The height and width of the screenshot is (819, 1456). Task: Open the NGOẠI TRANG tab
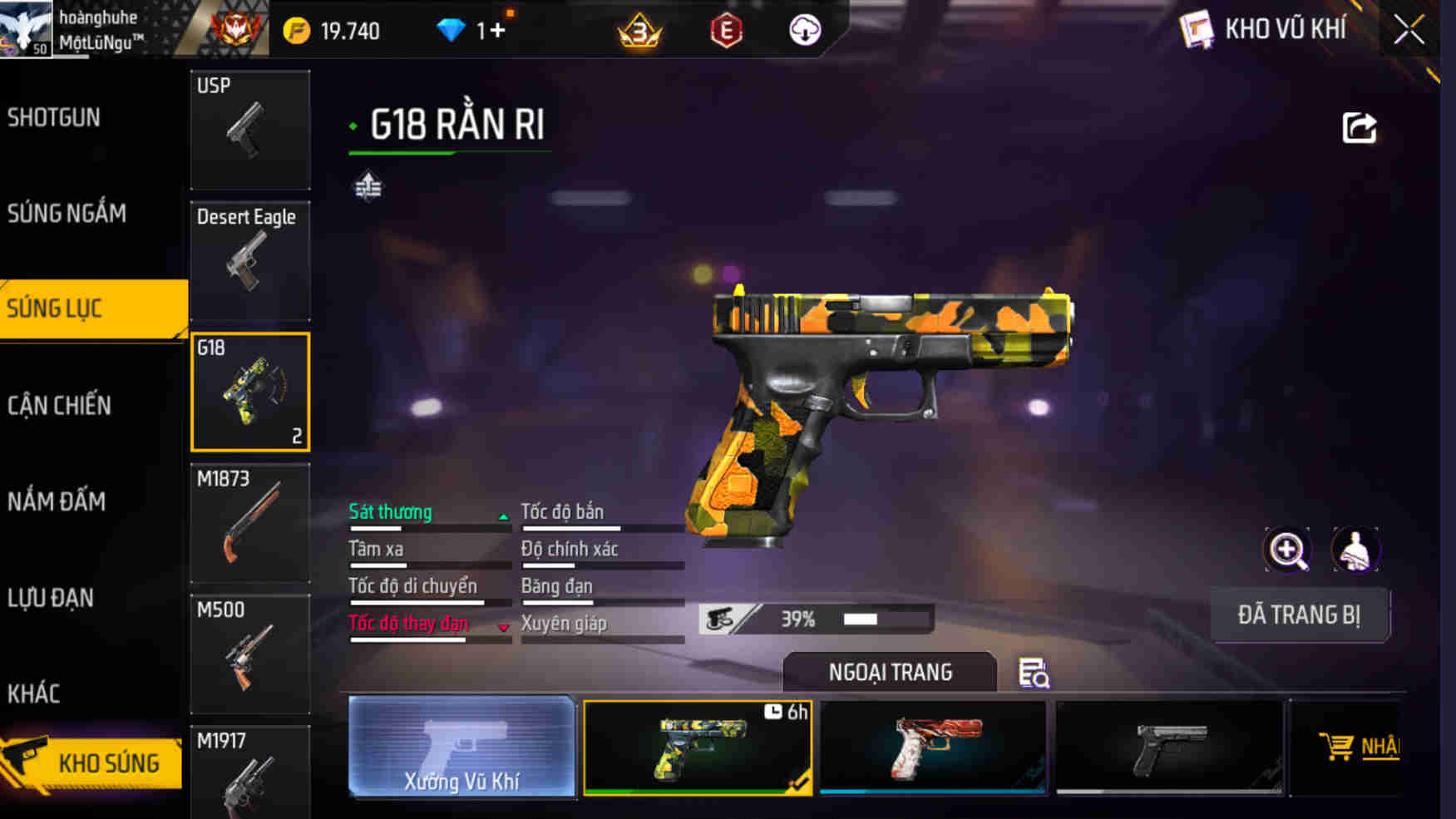(x=891, y=672)
